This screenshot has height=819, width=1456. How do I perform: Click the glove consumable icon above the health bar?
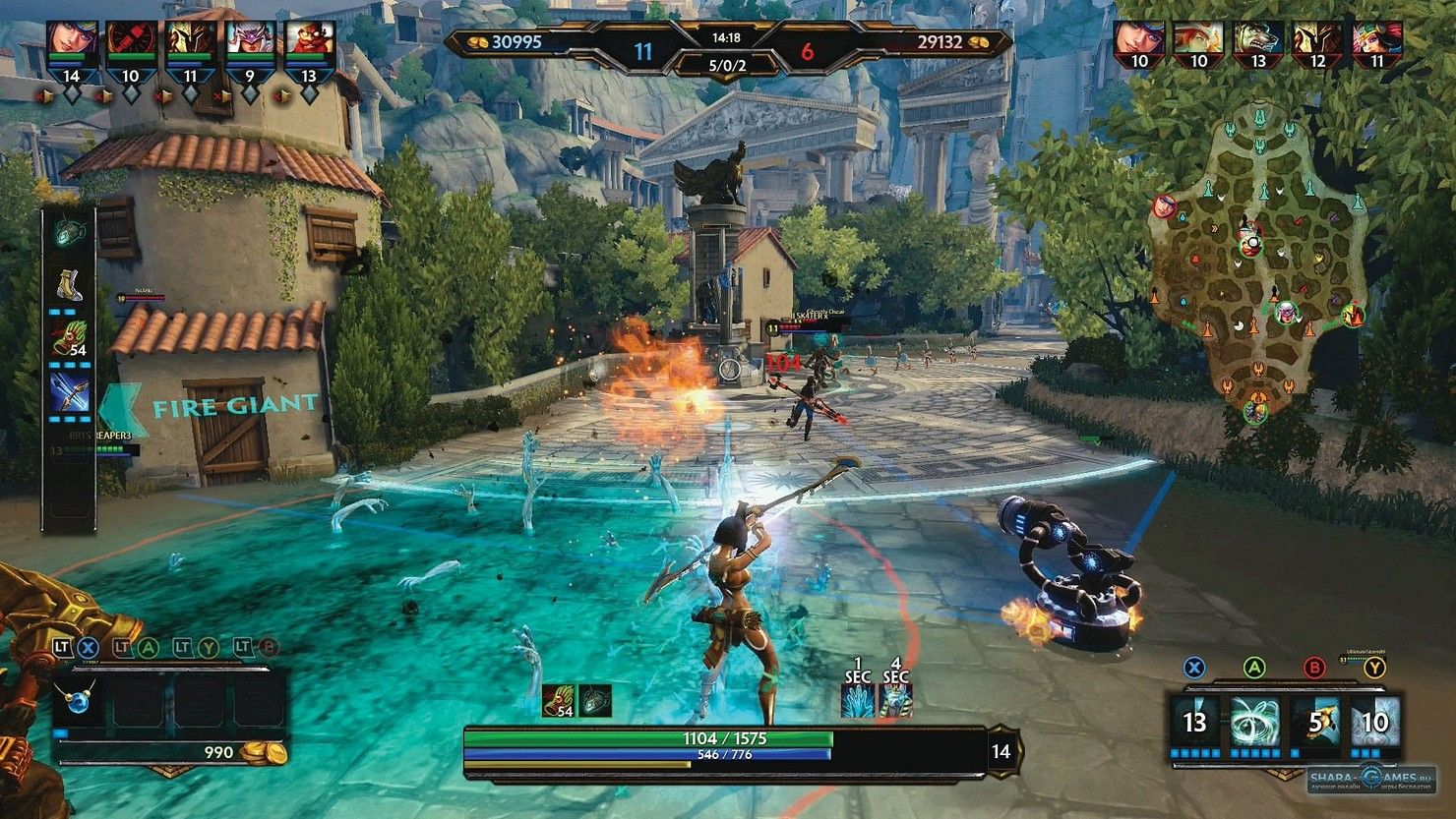(x=556, y=700)
